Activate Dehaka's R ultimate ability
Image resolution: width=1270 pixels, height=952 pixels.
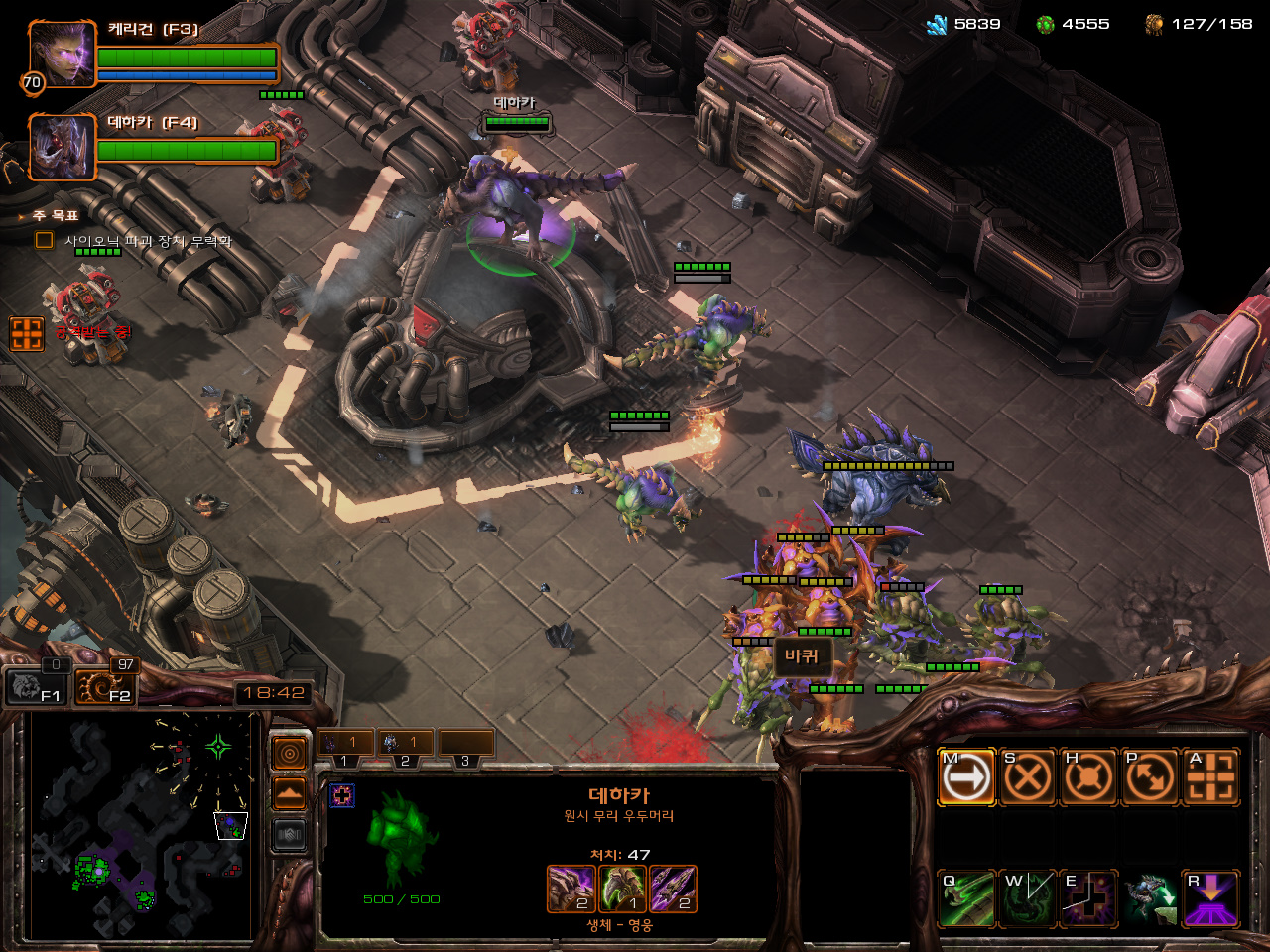click(x=1210, y=898)
